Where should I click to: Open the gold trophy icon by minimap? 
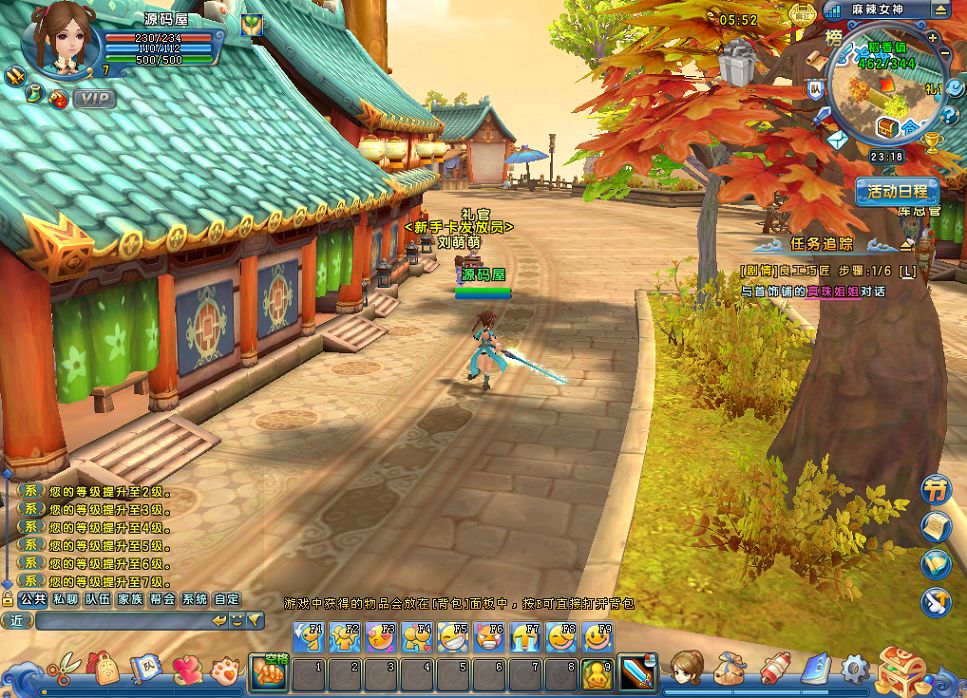click(x=933, y=142)
